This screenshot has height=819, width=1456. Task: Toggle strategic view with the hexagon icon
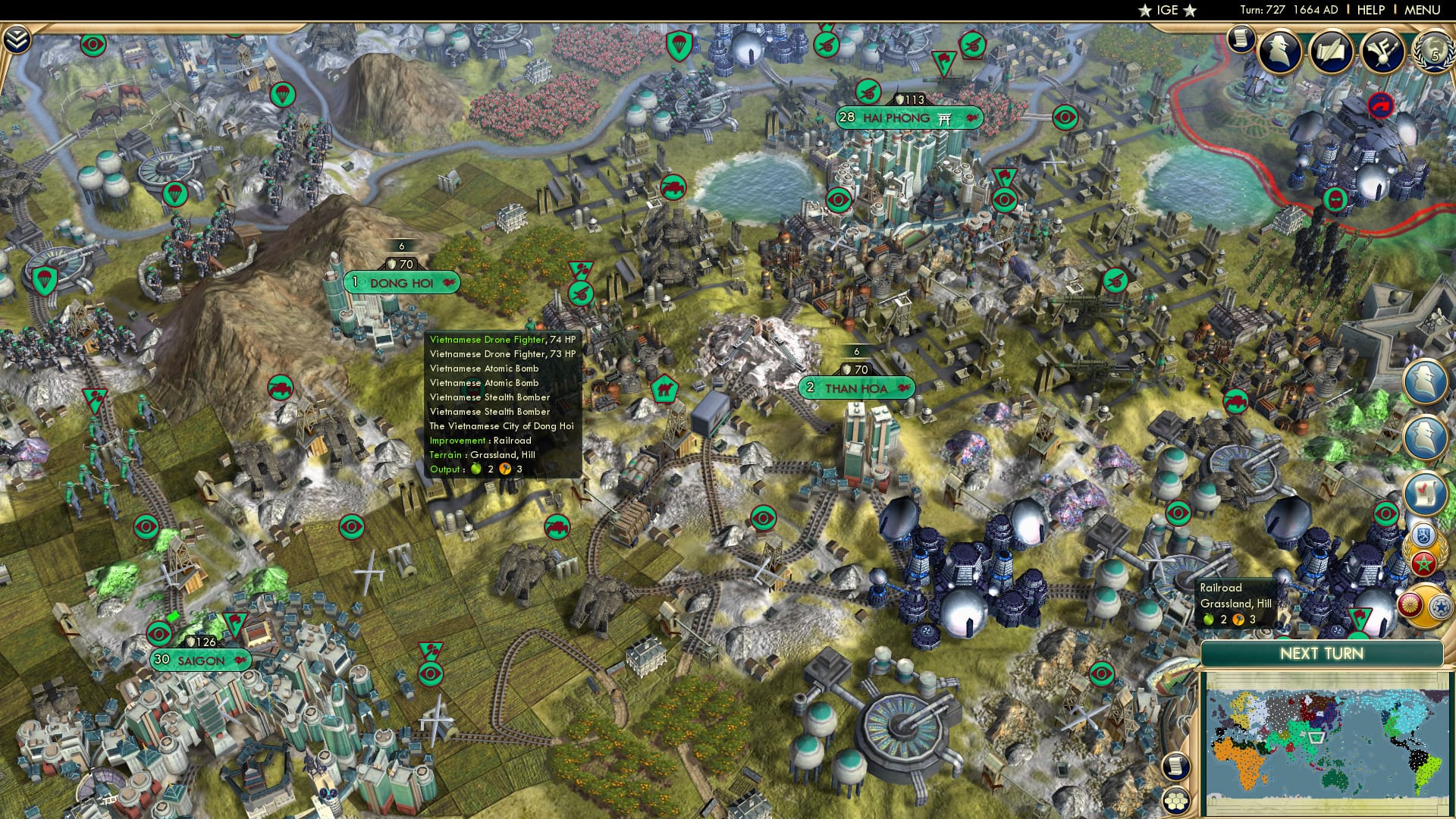coord(1175,799)
